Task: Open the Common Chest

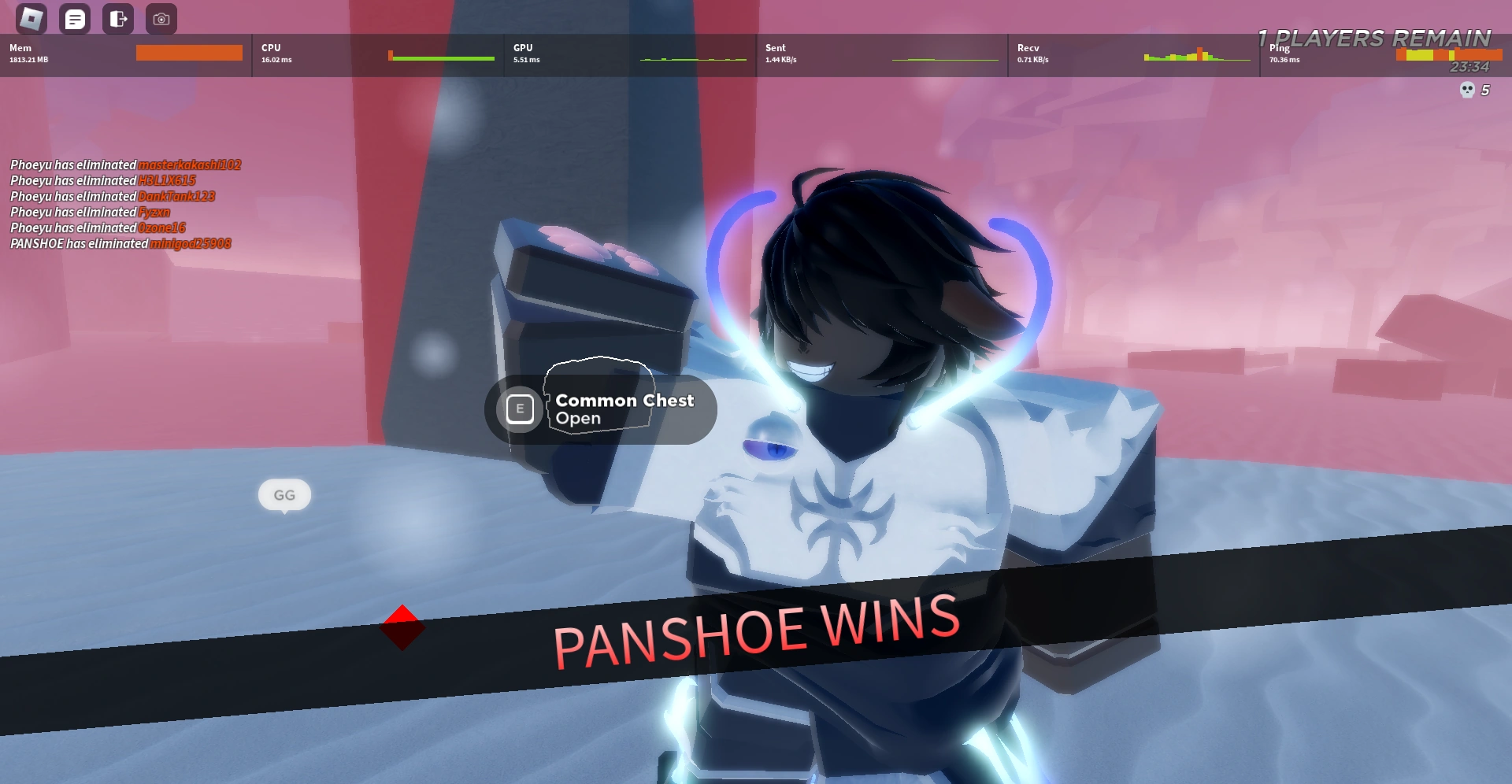Action: pyautogui.click(x=624, y=409)
